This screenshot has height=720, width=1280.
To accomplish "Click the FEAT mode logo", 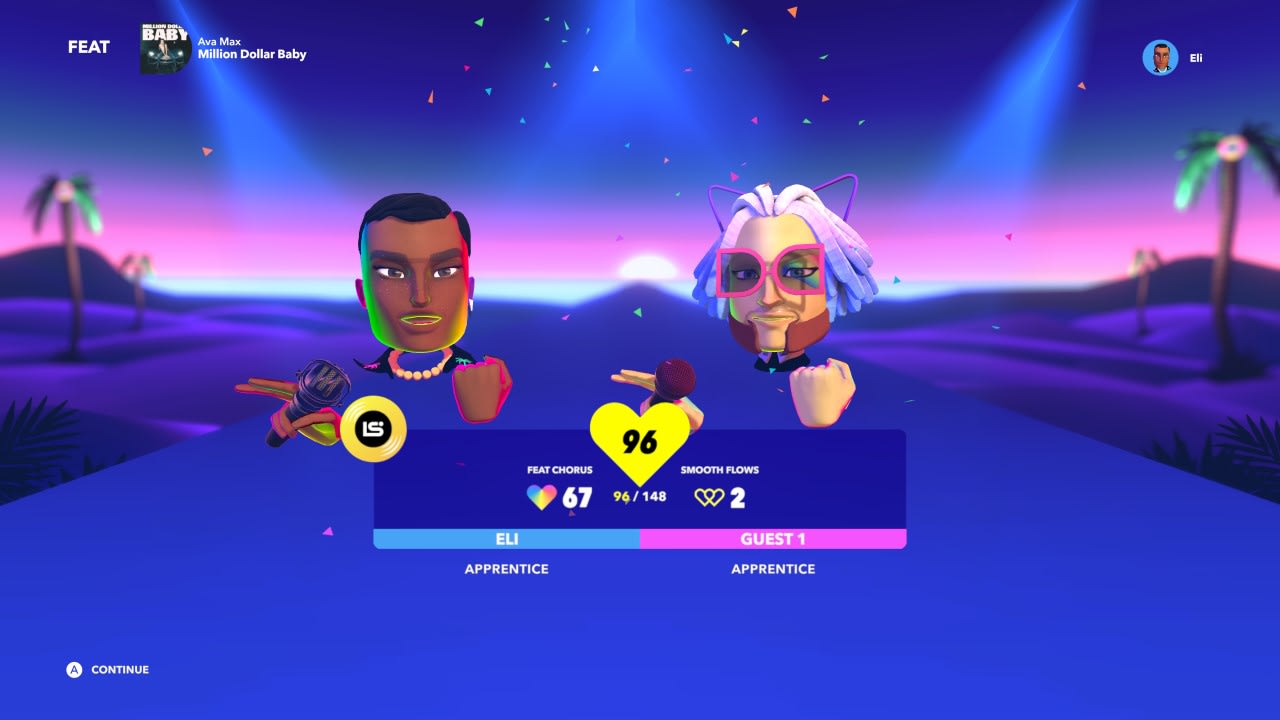I will coord(89,47).
